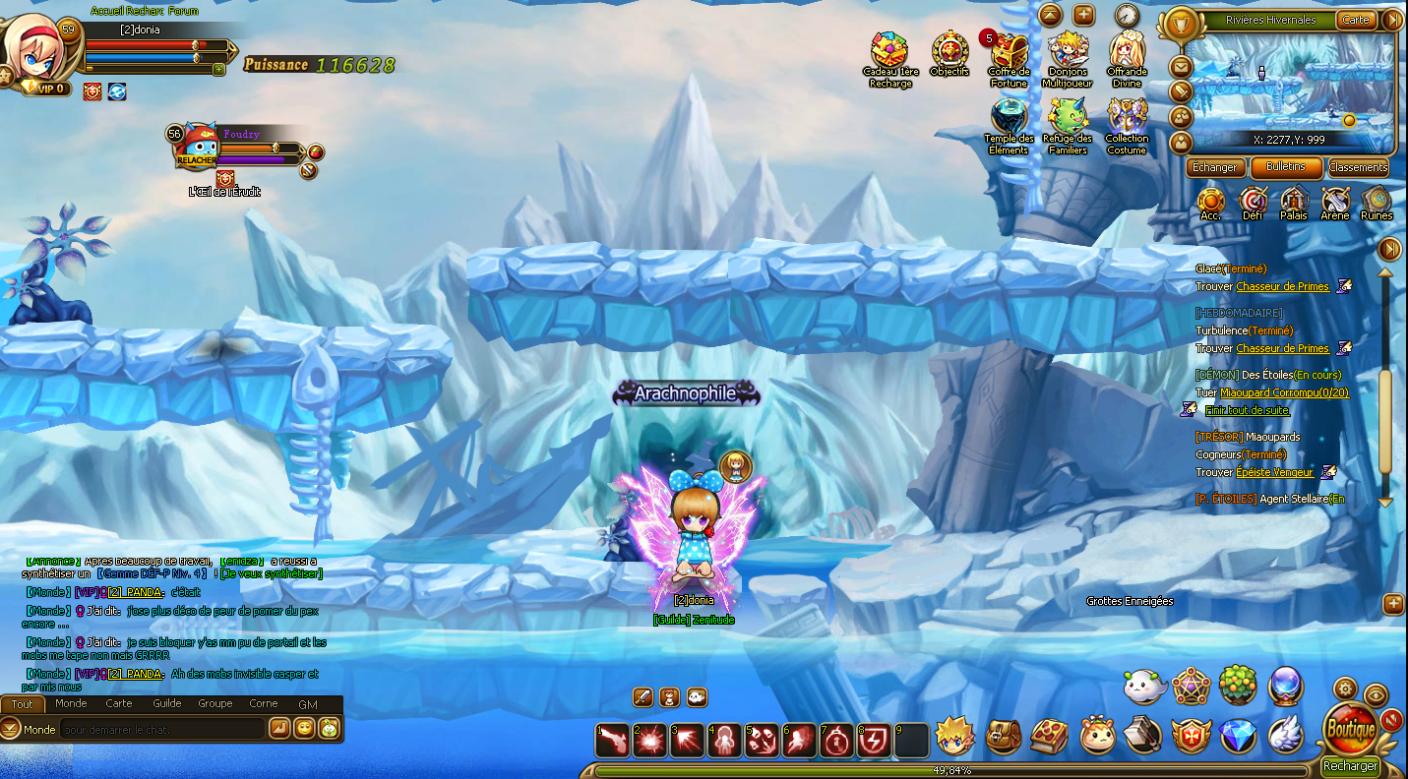
Task: Switch chat to the Guilde tab
Action: click(x=167, y=704)
